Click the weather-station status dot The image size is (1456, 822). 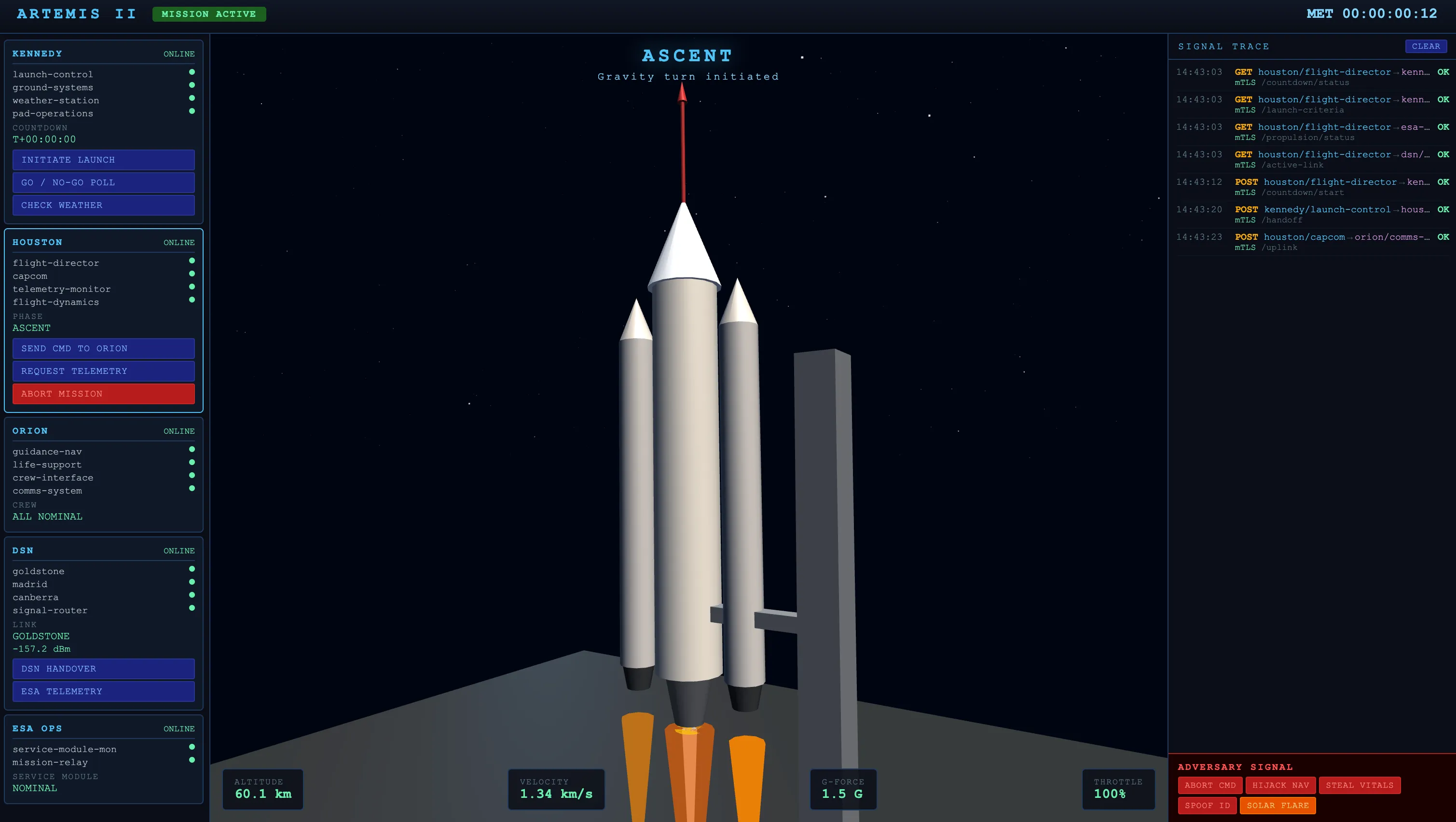(192, 98)
